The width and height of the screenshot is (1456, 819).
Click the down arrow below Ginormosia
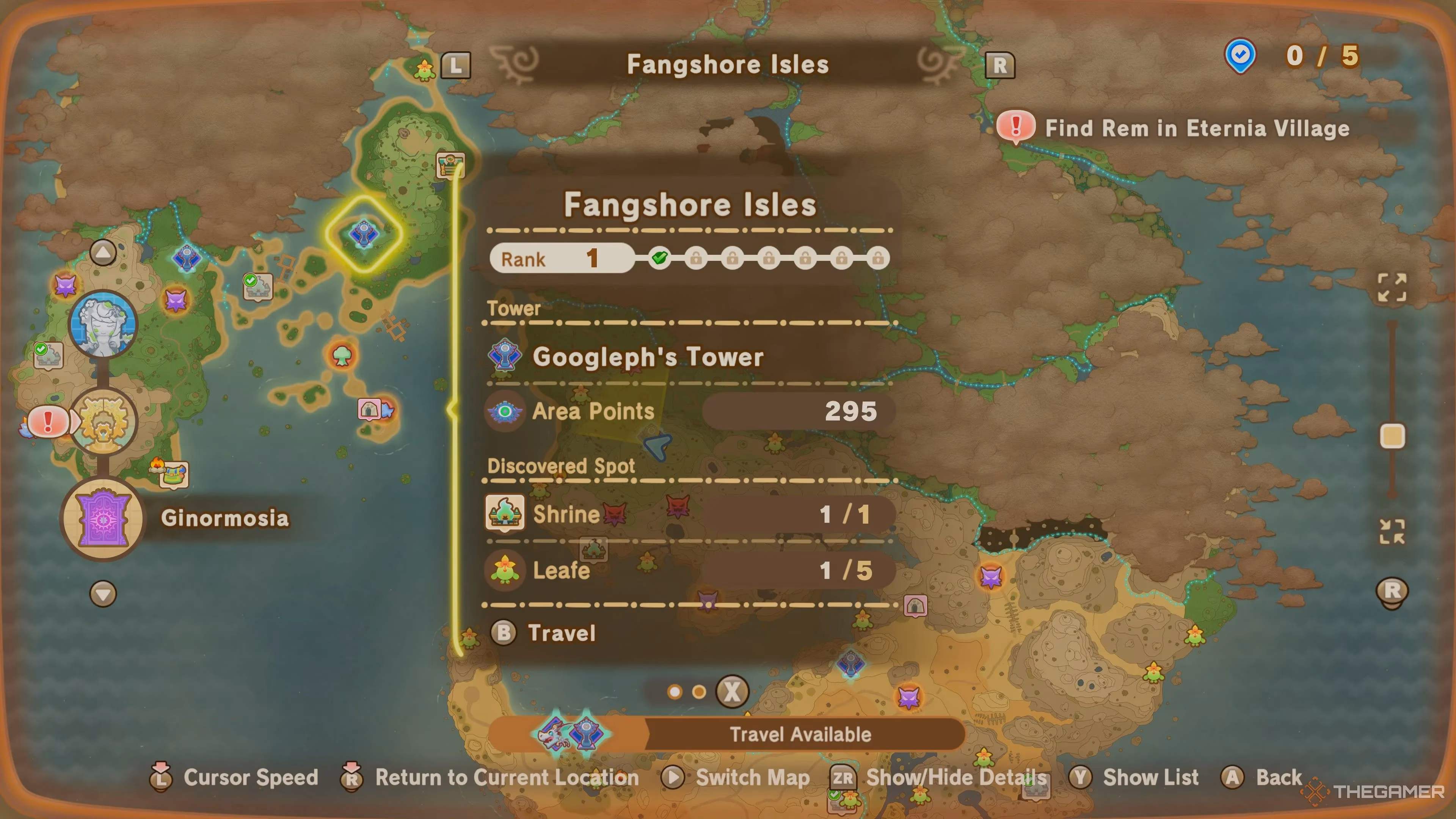[x=103, y=594]
